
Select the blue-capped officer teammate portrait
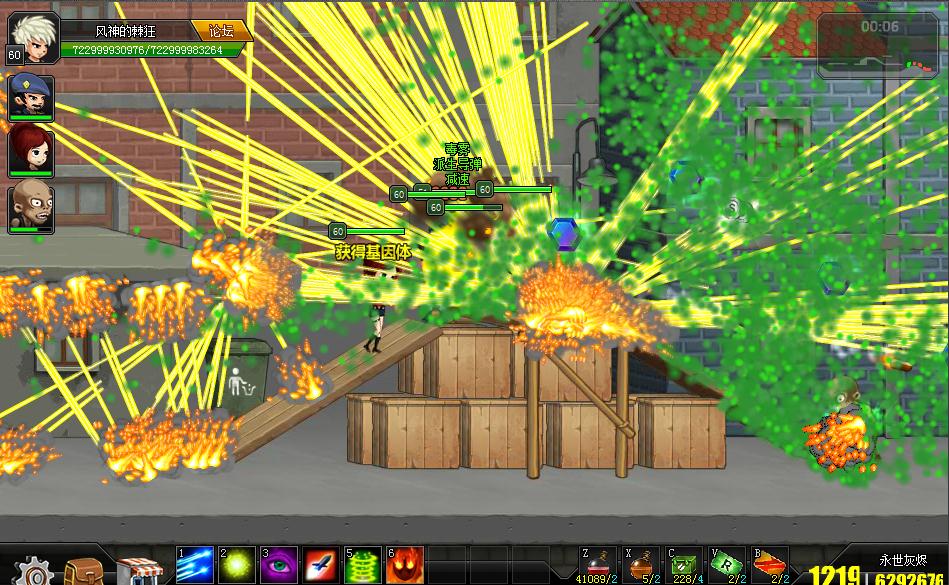(x=31, y=96)
